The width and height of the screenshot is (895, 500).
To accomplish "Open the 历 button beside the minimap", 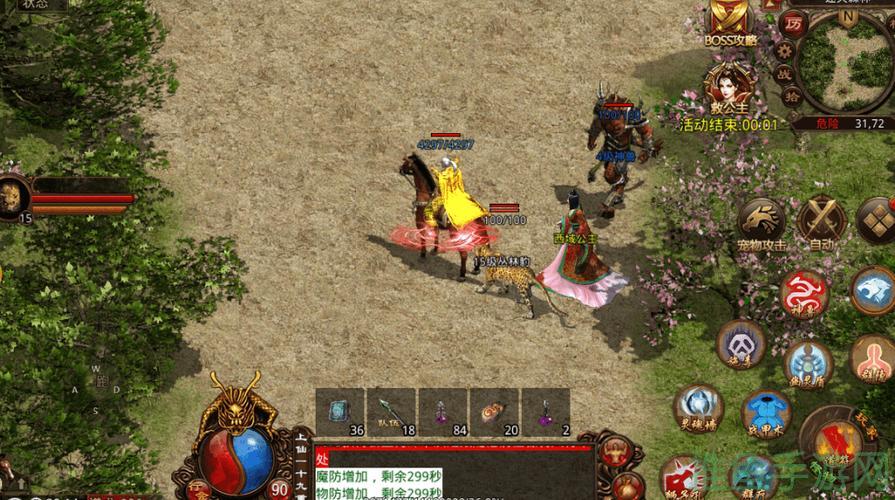I will [793, 24].
